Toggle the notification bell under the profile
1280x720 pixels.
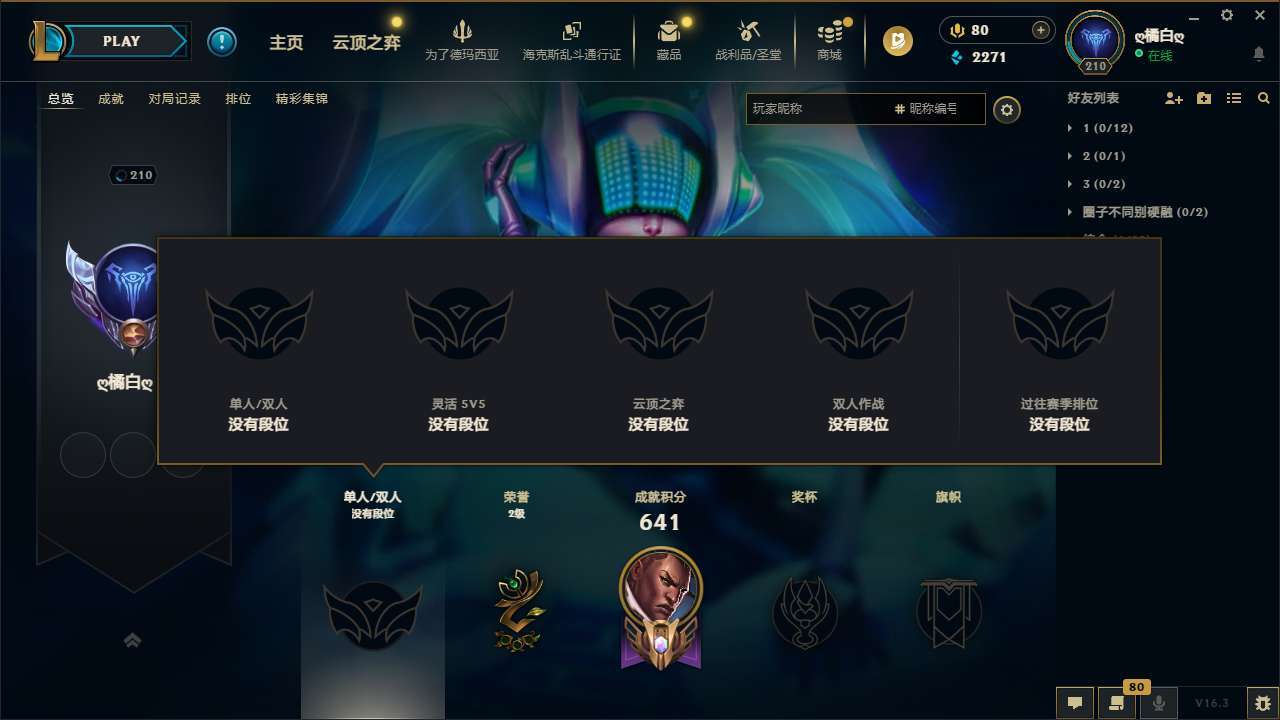[x=1258, y=53]
